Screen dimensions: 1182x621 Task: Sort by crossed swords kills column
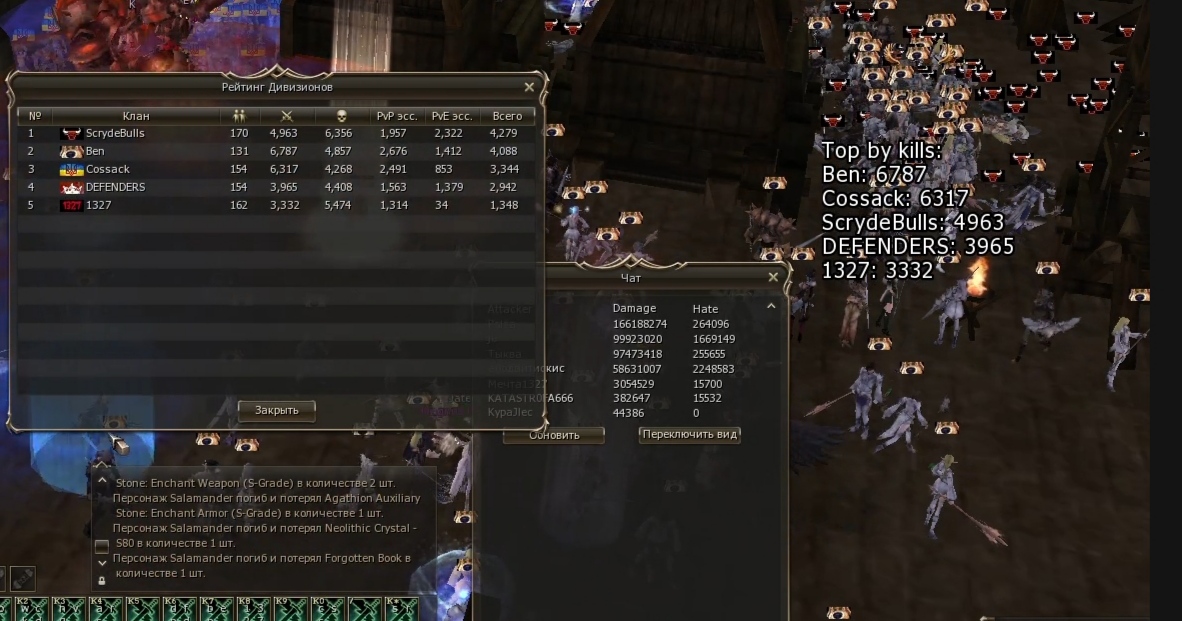click(287, 116)
